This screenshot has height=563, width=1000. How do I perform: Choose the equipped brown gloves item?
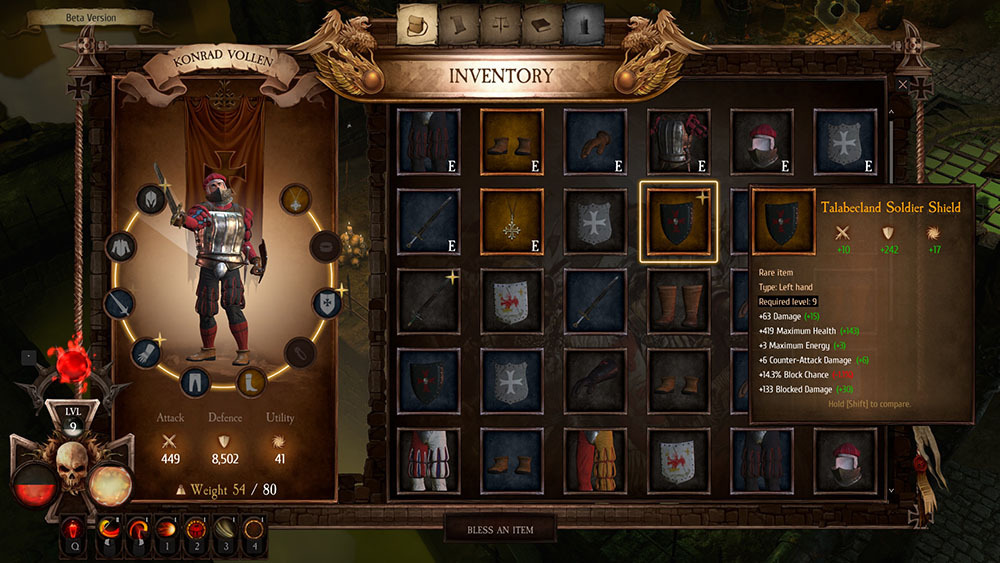pos(594,140)
